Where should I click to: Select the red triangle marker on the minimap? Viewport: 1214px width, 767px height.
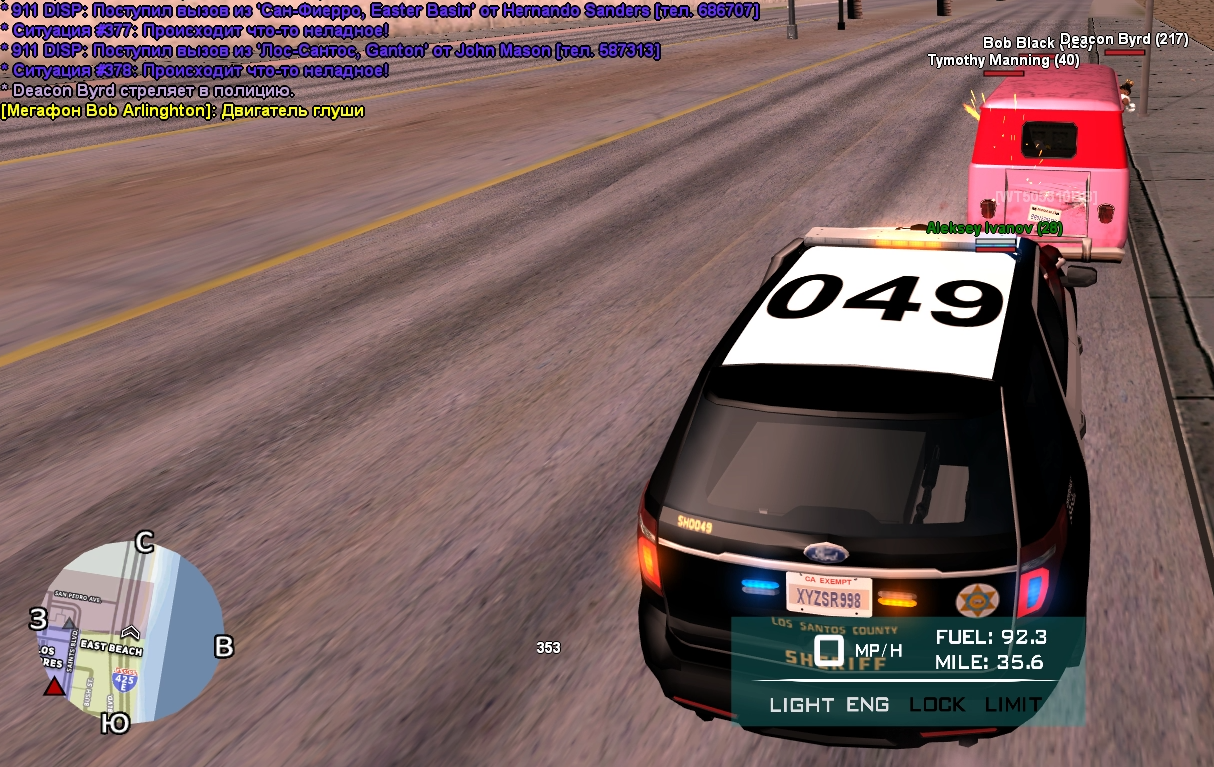coord(54,687)
